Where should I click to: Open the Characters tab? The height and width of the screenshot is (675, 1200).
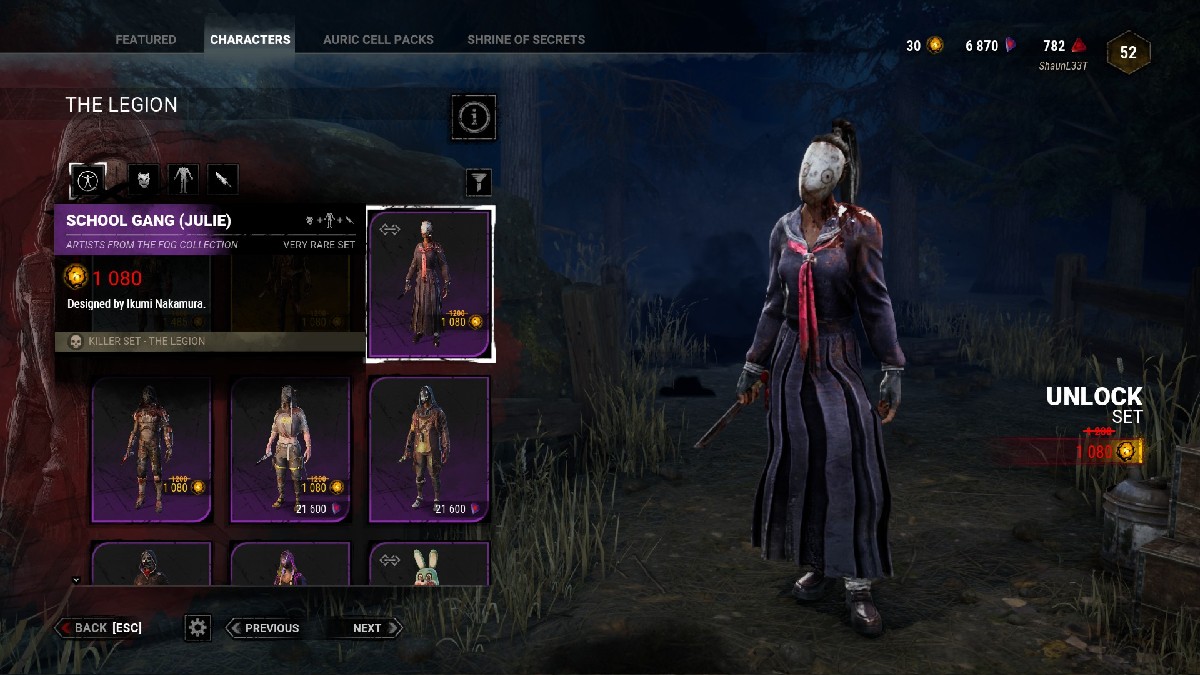(250, 40)
